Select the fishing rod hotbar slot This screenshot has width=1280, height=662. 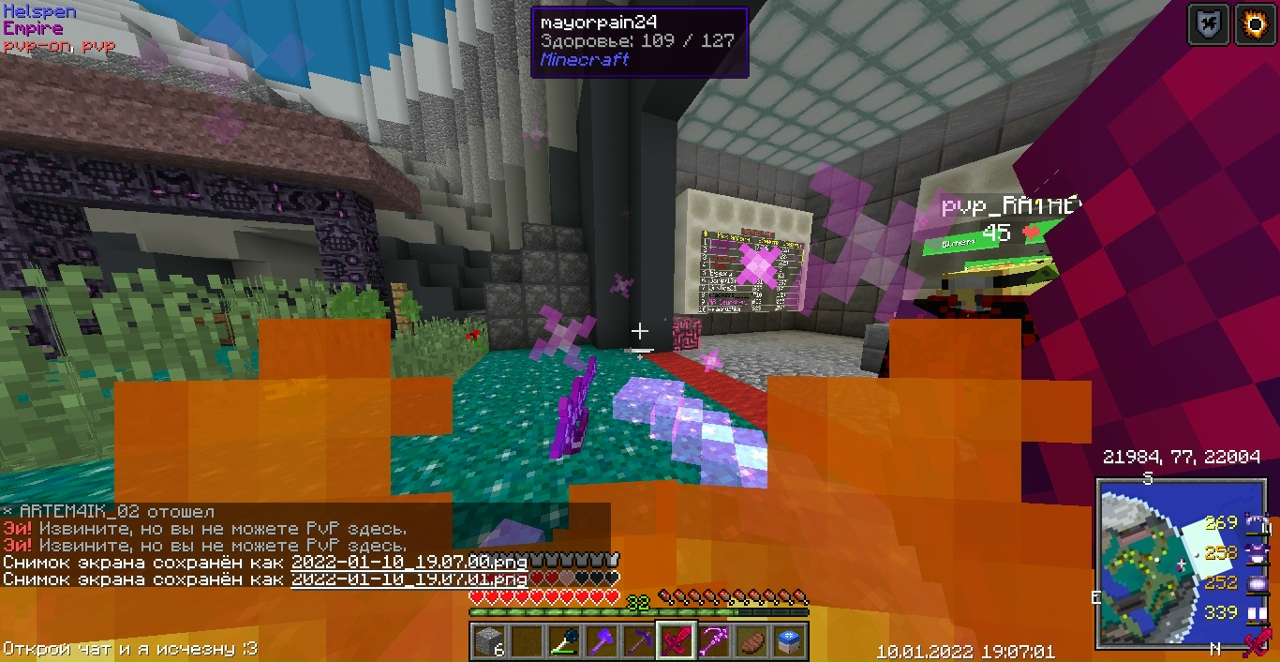pyautogui.click(x=566, y=640)
